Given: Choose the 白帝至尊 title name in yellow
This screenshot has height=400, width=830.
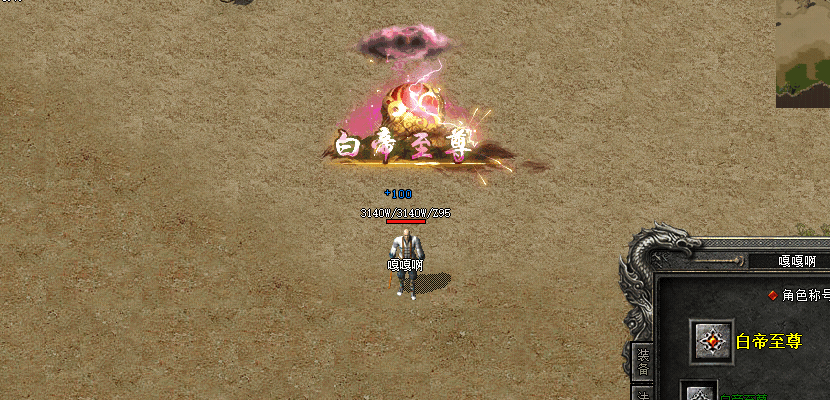Looking at the screenshot, I should [x=769, y=341].
